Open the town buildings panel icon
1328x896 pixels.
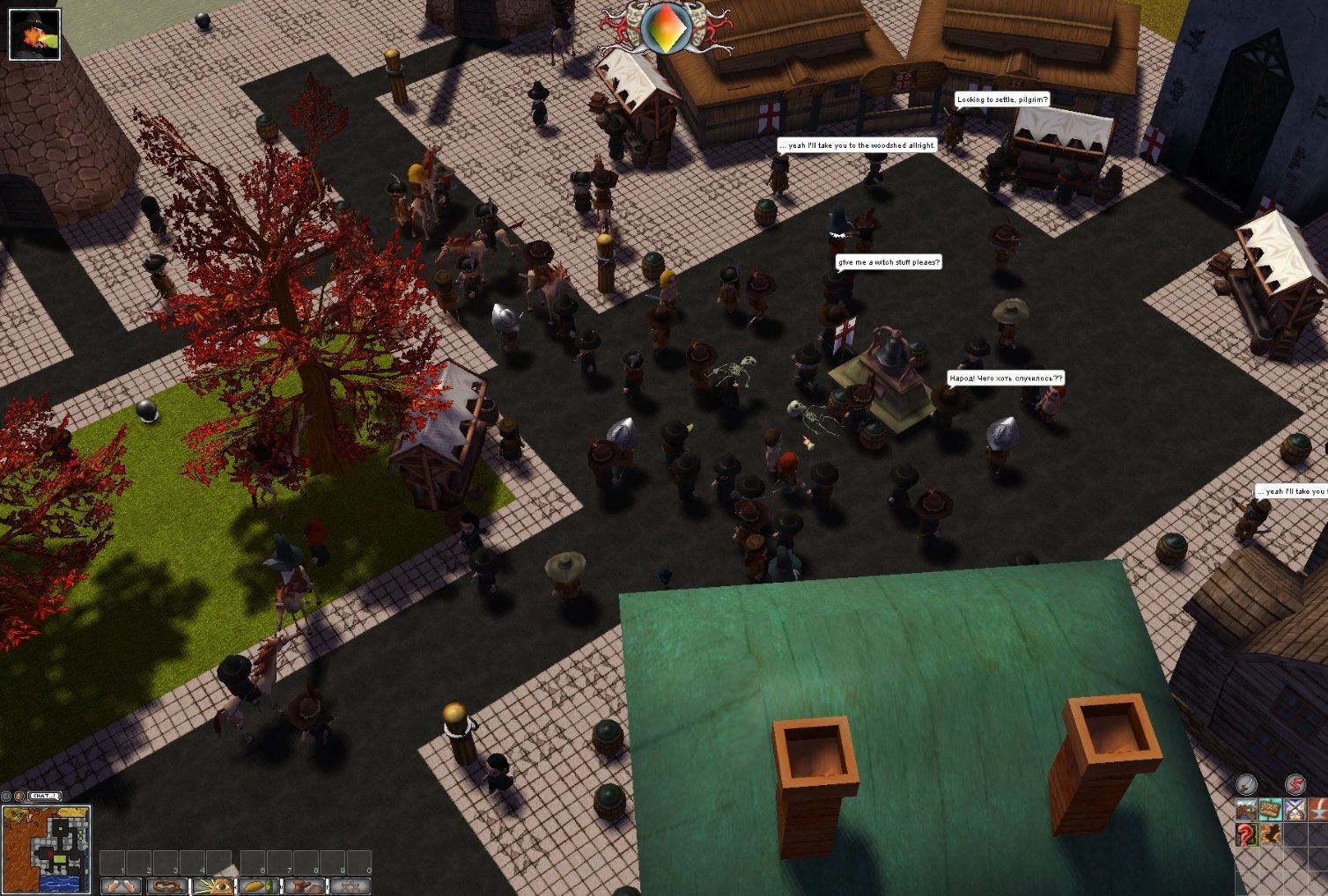click(x=1246, y=810)
